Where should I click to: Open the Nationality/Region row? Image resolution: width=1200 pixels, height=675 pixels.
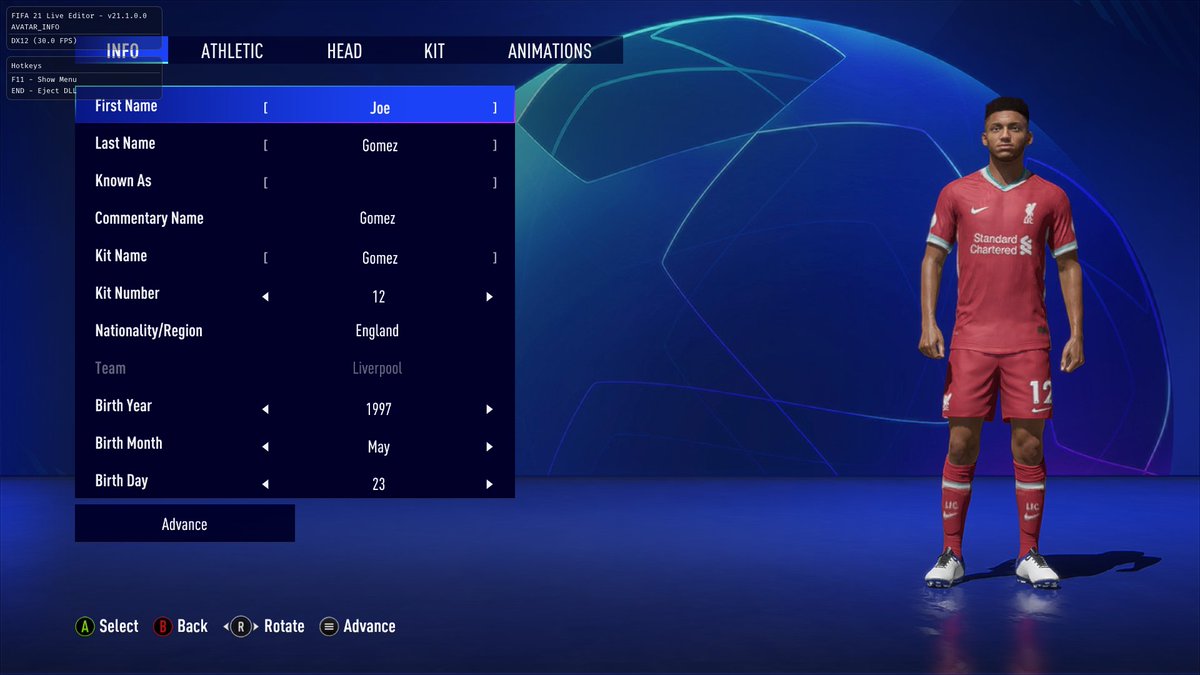pos(295,331)
